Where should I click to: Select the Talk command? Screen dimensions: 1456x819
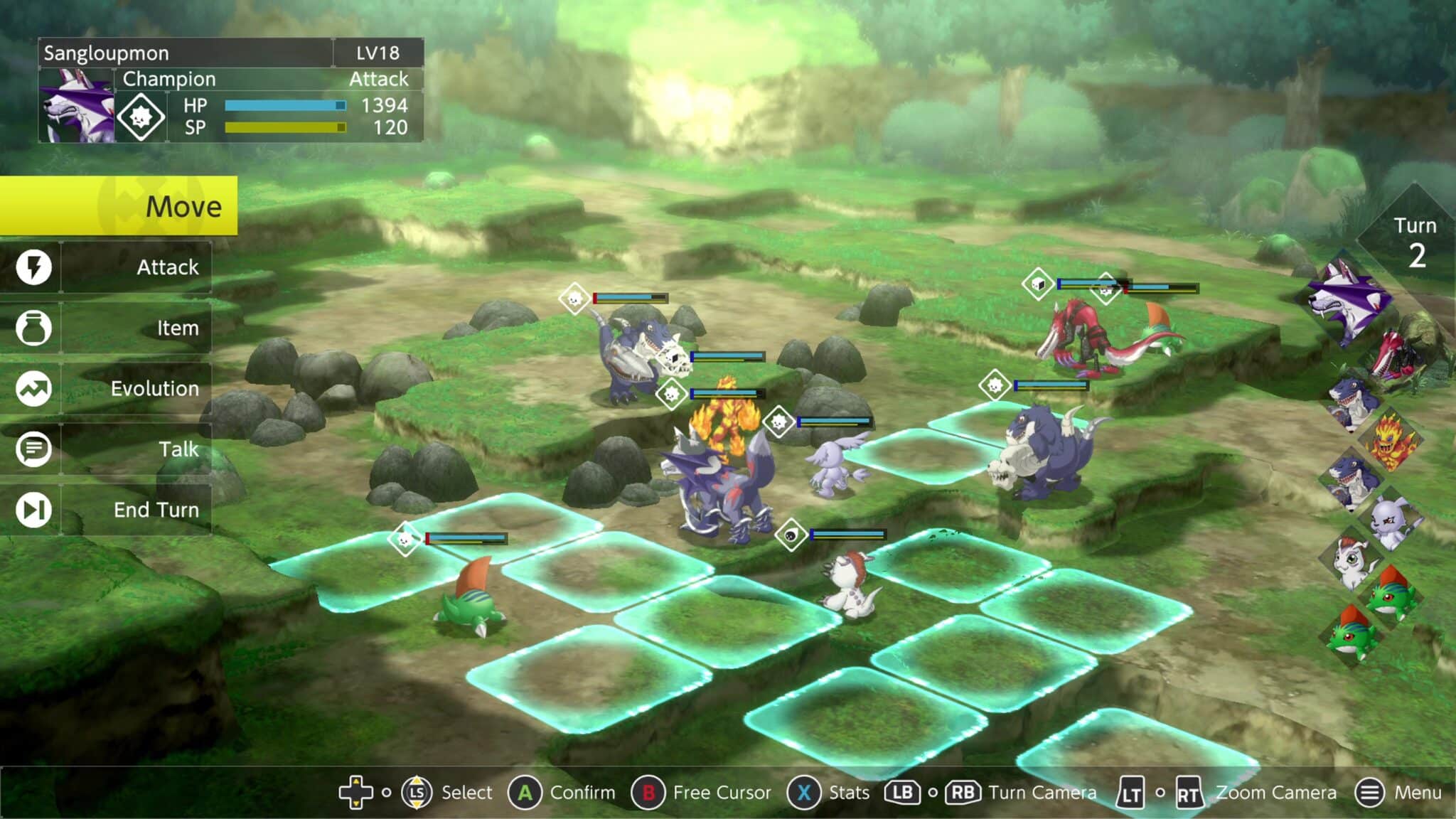click(x=107, y=449)
